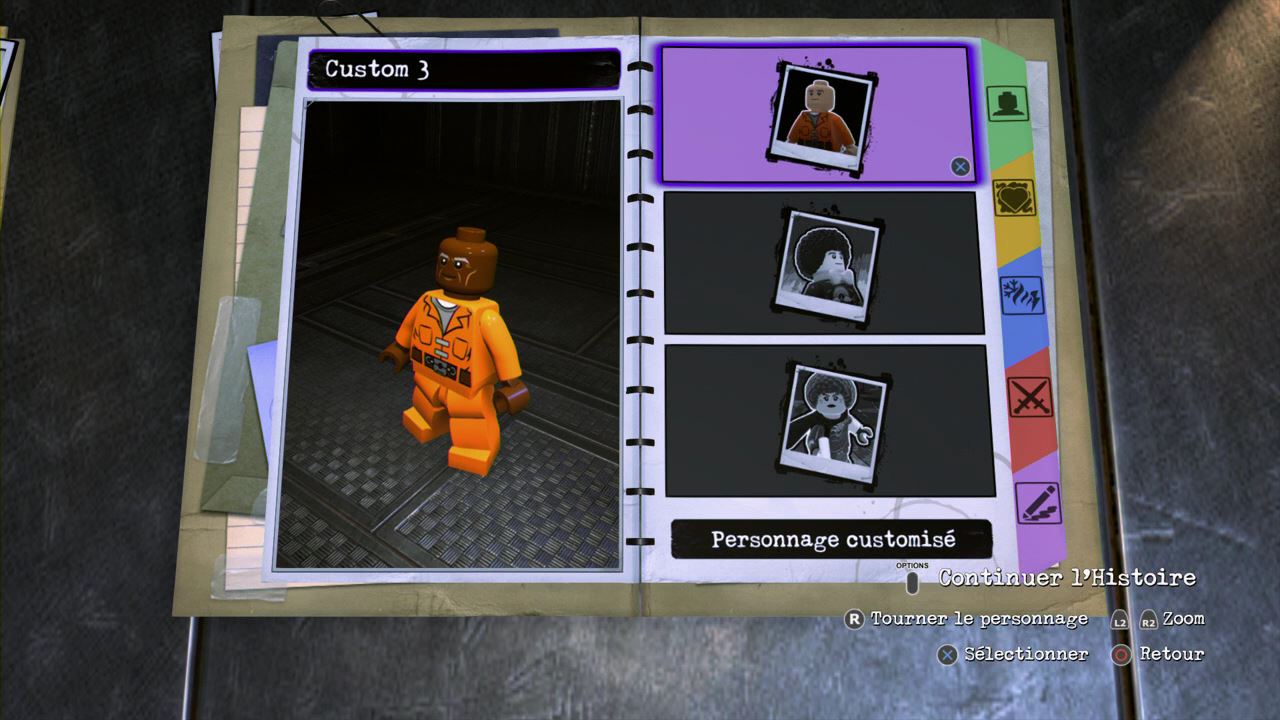The width and height of the screenshot is (1280, 720).
Task: Switch to the yellow heart tab
Action: click(x=1014, y=197)
